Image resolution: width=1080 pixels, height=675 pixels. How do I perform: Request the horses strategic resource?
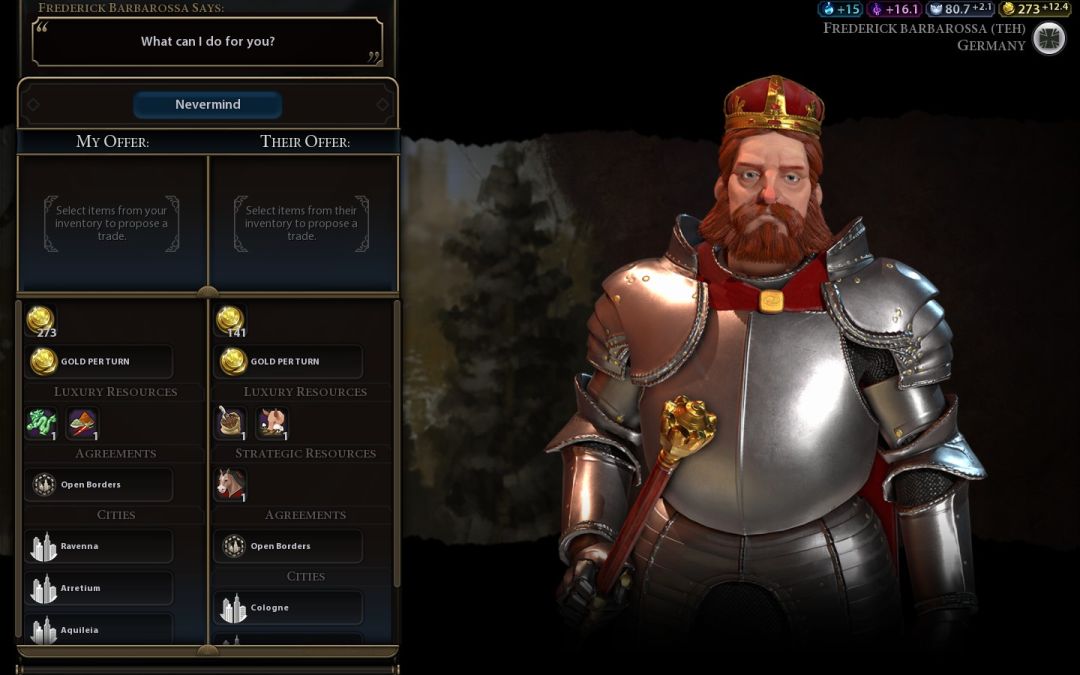(231, 485)
